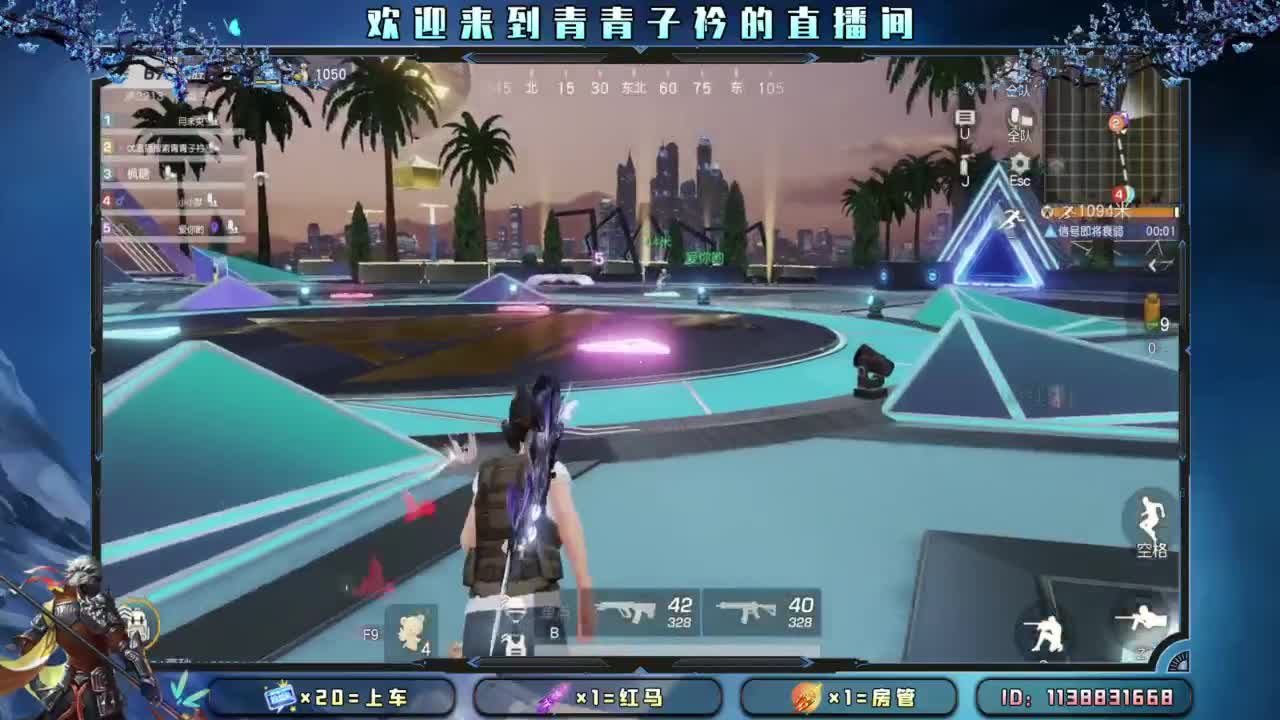Image resolution: width=1280 pixels, height=720 pixels.
Task: Tap the sprint running-man icon above the signal bar
Action: coord(1013,217)
